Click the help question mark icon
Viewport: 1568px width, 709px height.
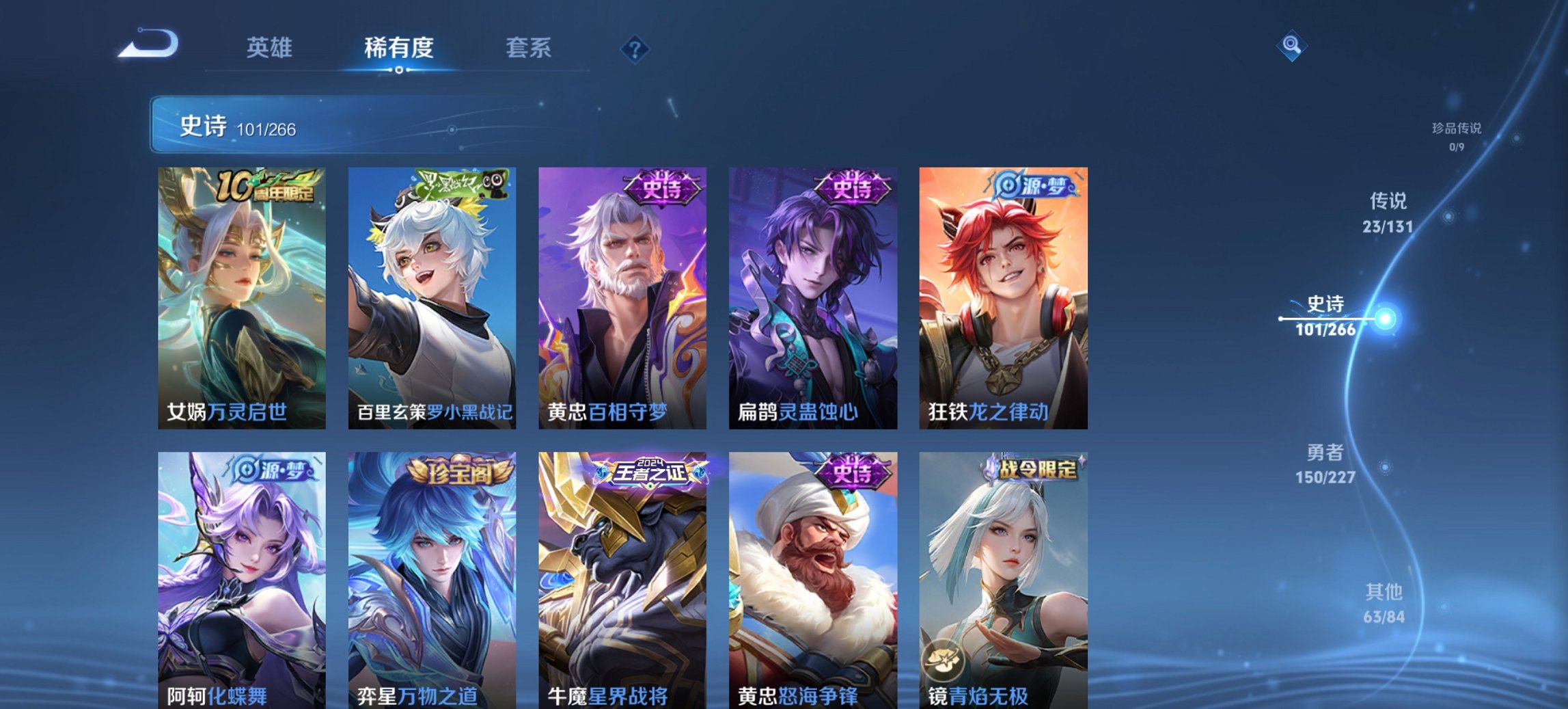(x=635, y=48)
